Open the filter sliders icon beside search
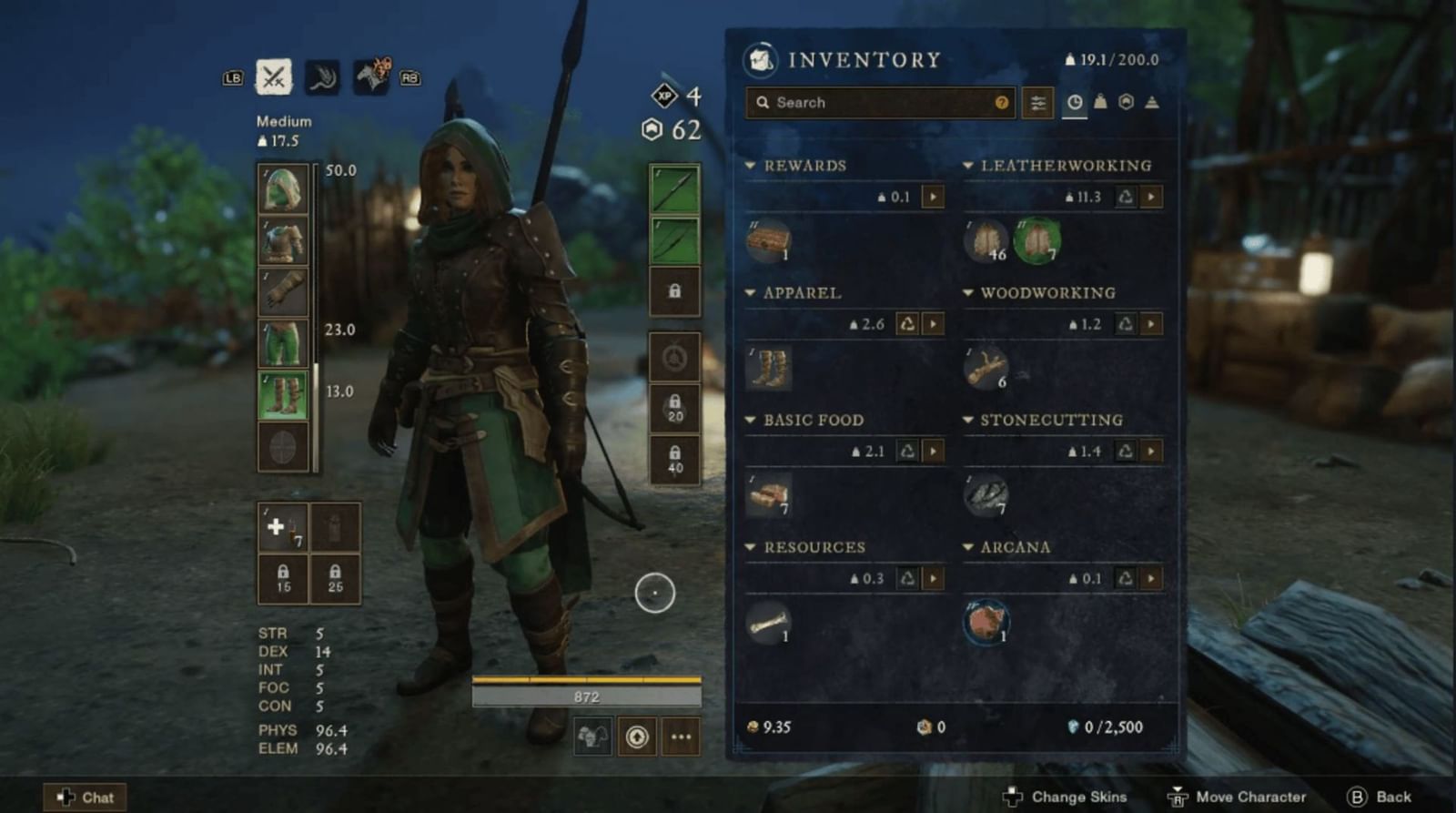The height and width of the screenshot is (813, 1456). (x=1037, y=103)
